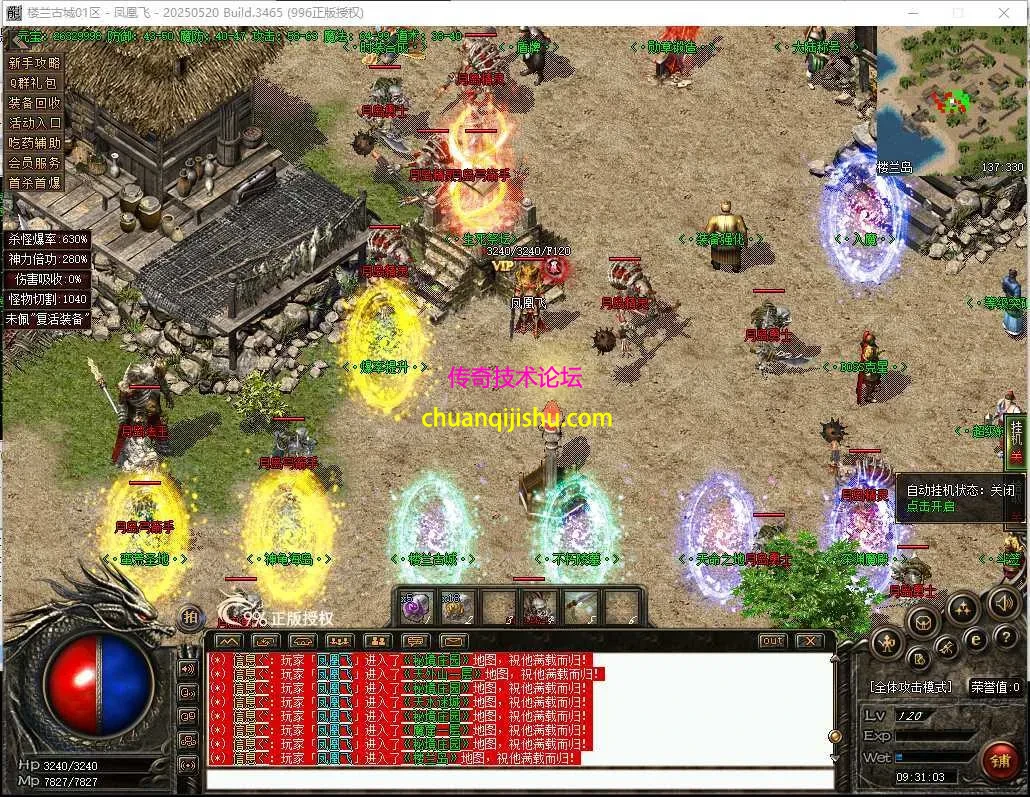
Task: Open 会员服务 member services
Action: (x=35, y=162)
